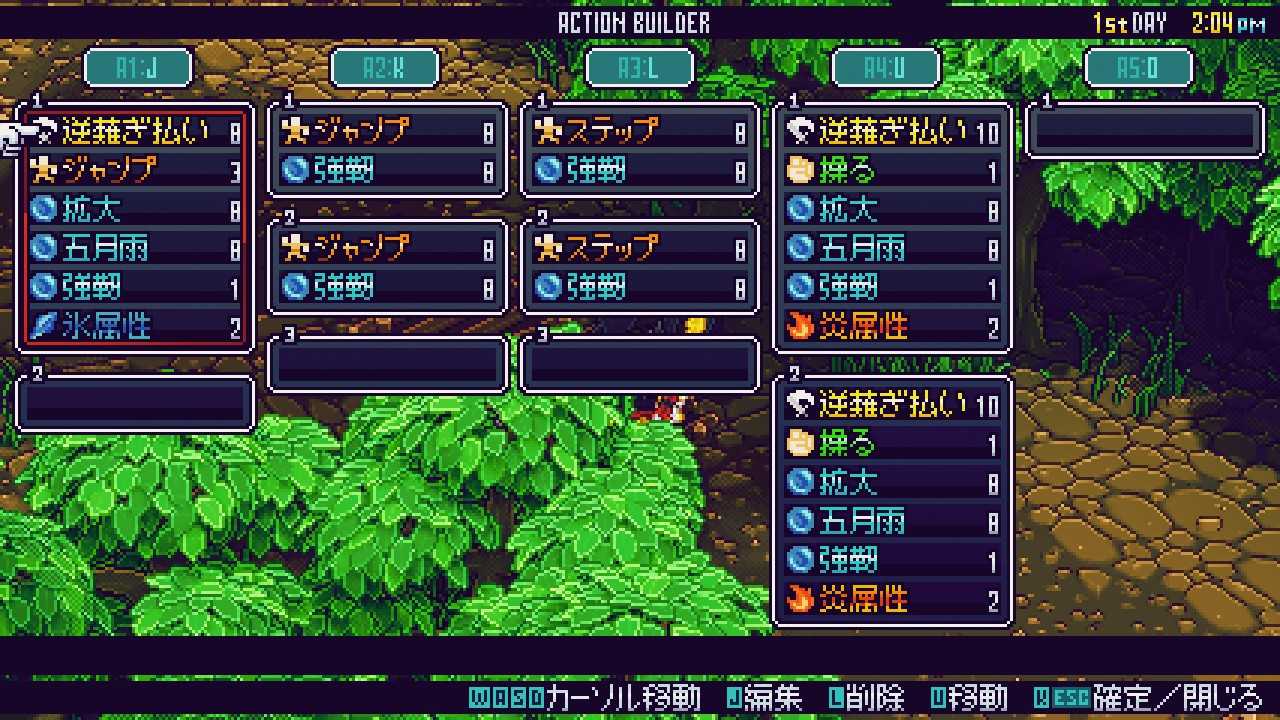Select 拡大 in the A1:J set
Image resolution: width=1280 pixels, height=720 pixels.
[136, 209]
